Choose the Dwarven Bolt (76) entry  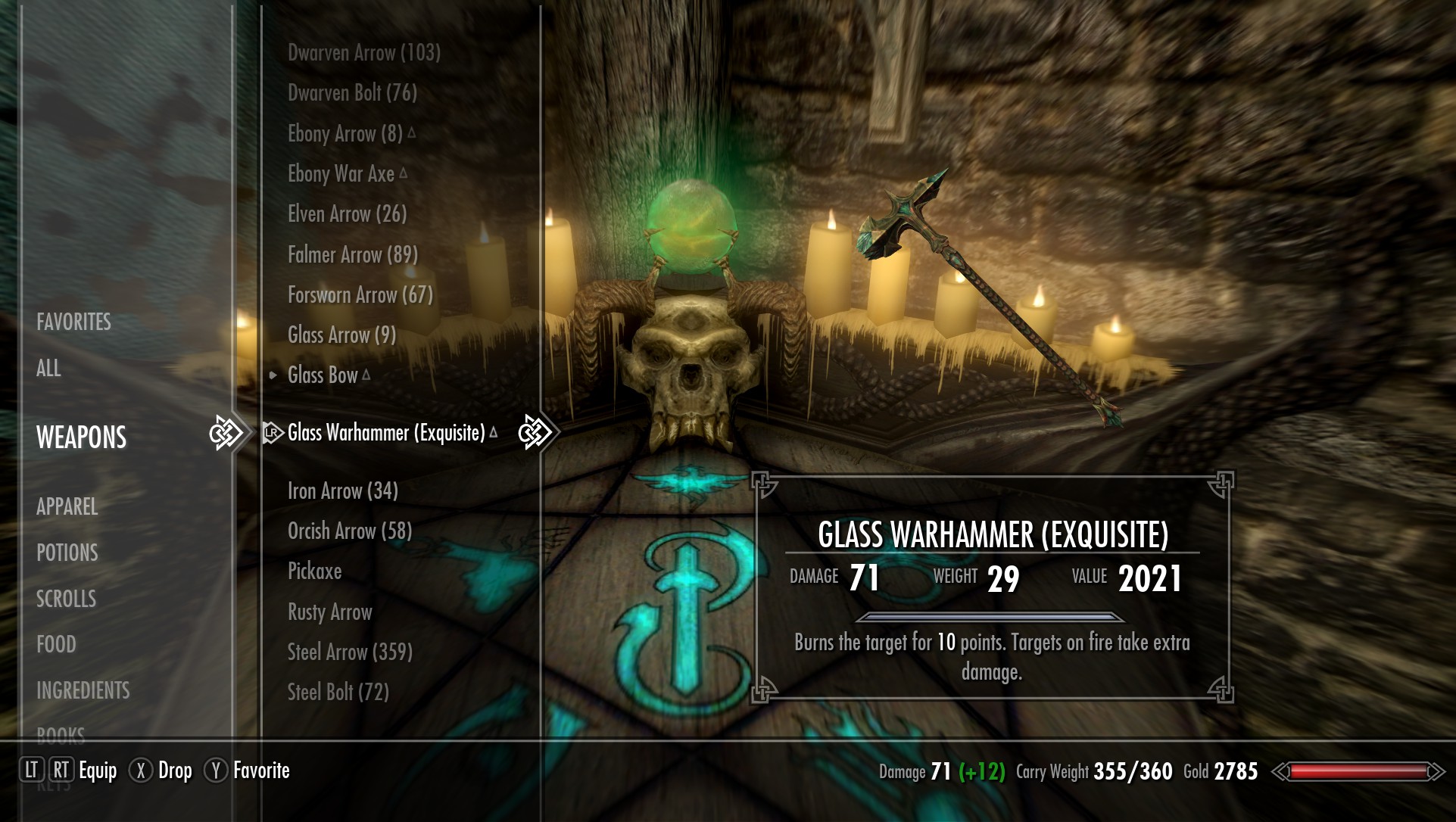352,93
